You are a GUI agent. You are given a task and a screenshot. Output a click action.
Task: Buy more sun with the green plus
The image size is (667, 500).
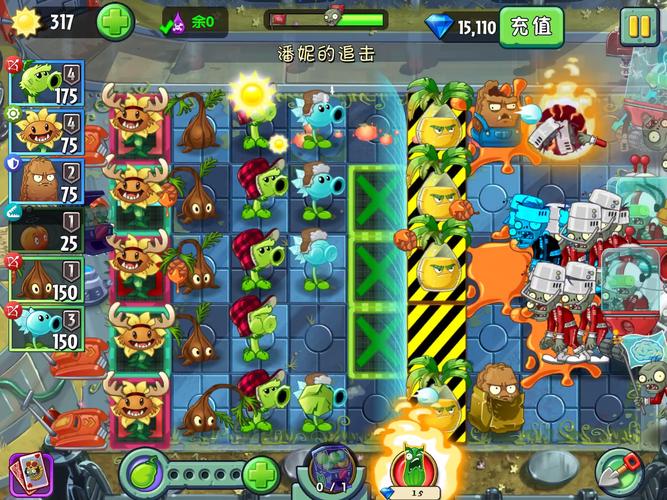(116, 22)
